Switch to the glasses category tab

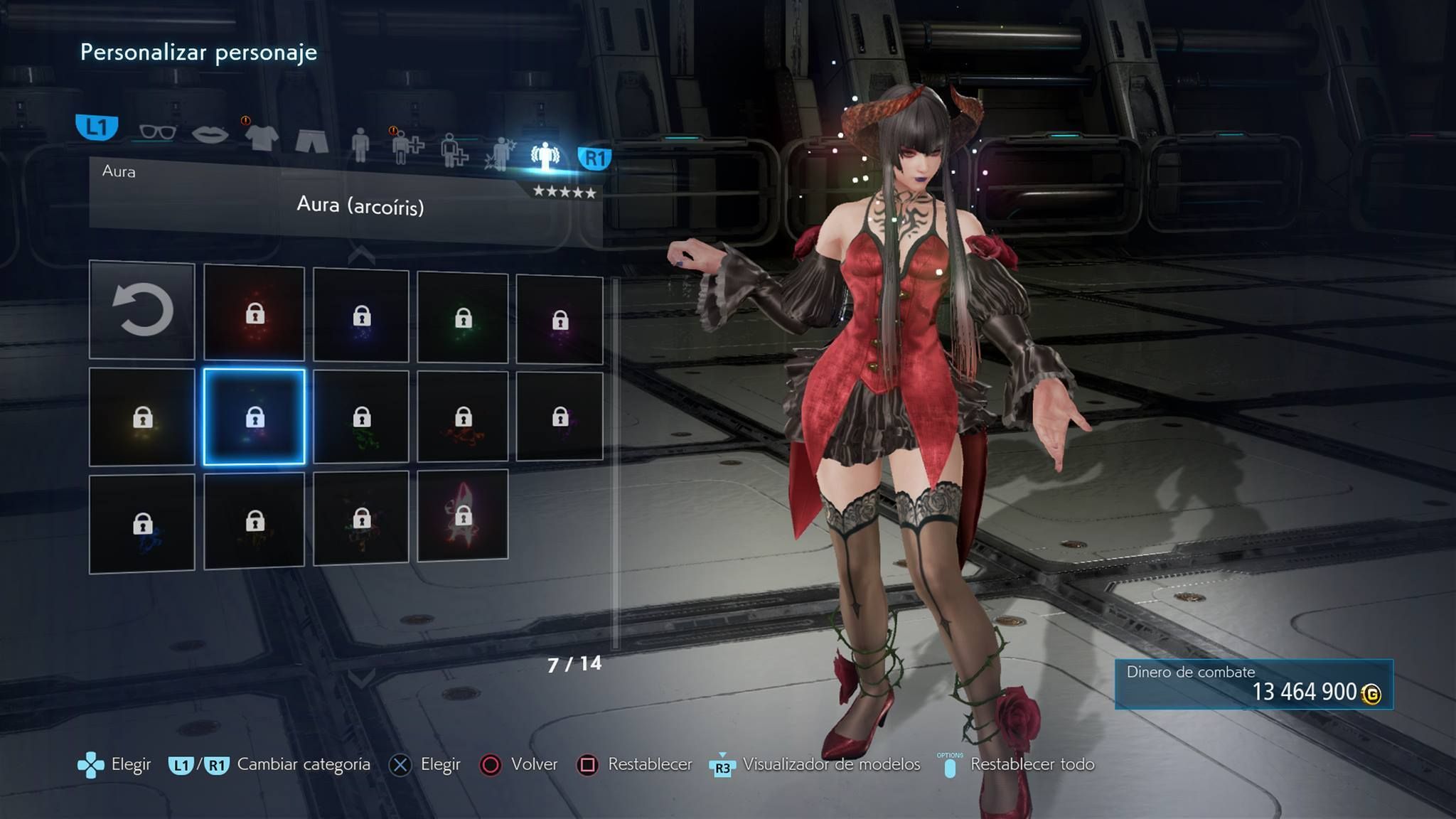157,132
